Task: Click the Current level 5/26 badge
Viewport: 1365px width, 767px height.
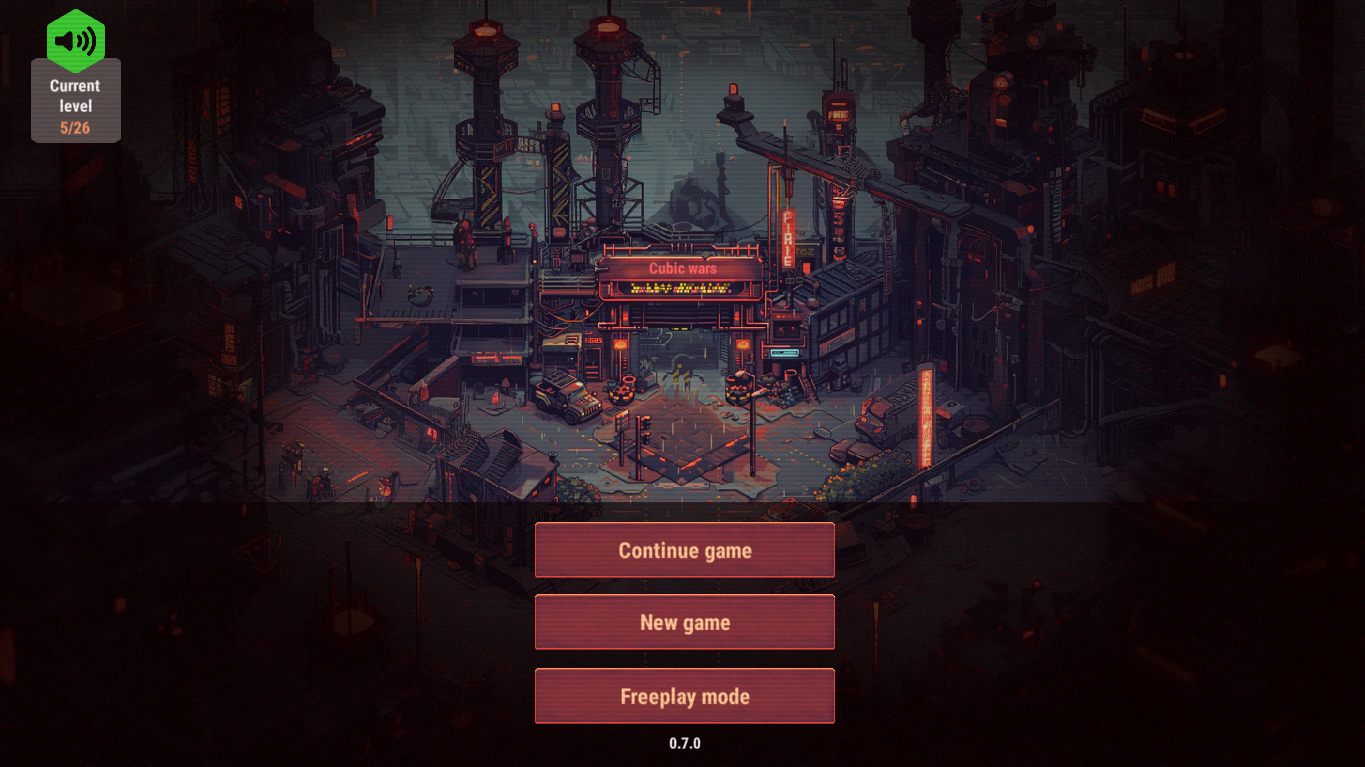Action: point(75,100)
